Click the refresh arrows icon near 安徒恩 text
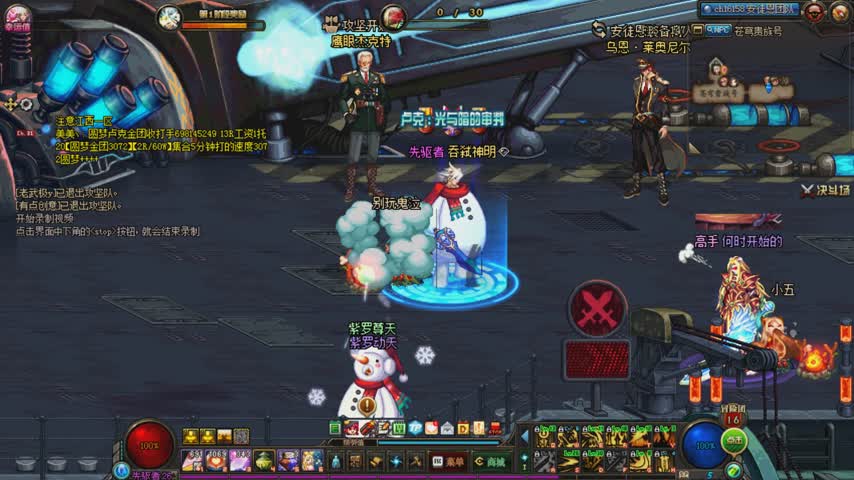 pyautogui.click(x=599, y=30)
